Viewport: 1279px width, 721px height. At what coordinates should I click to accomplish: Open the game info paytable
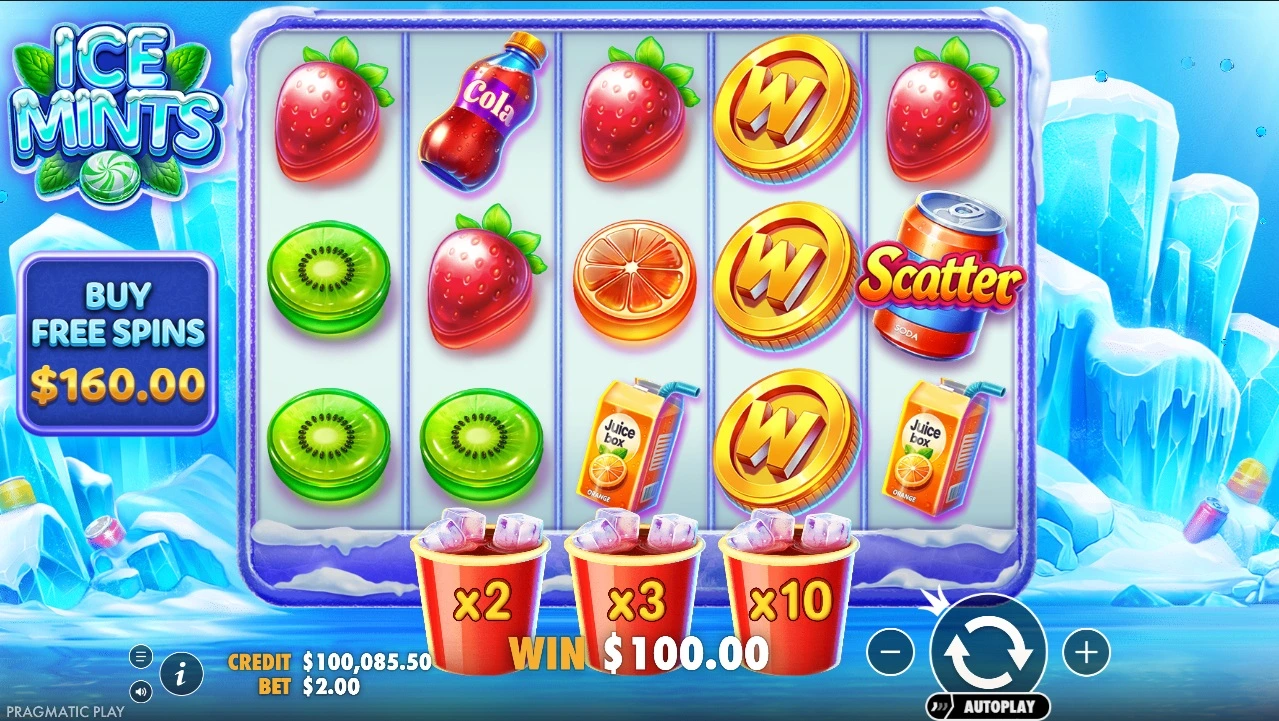click(x=181, y=674)
